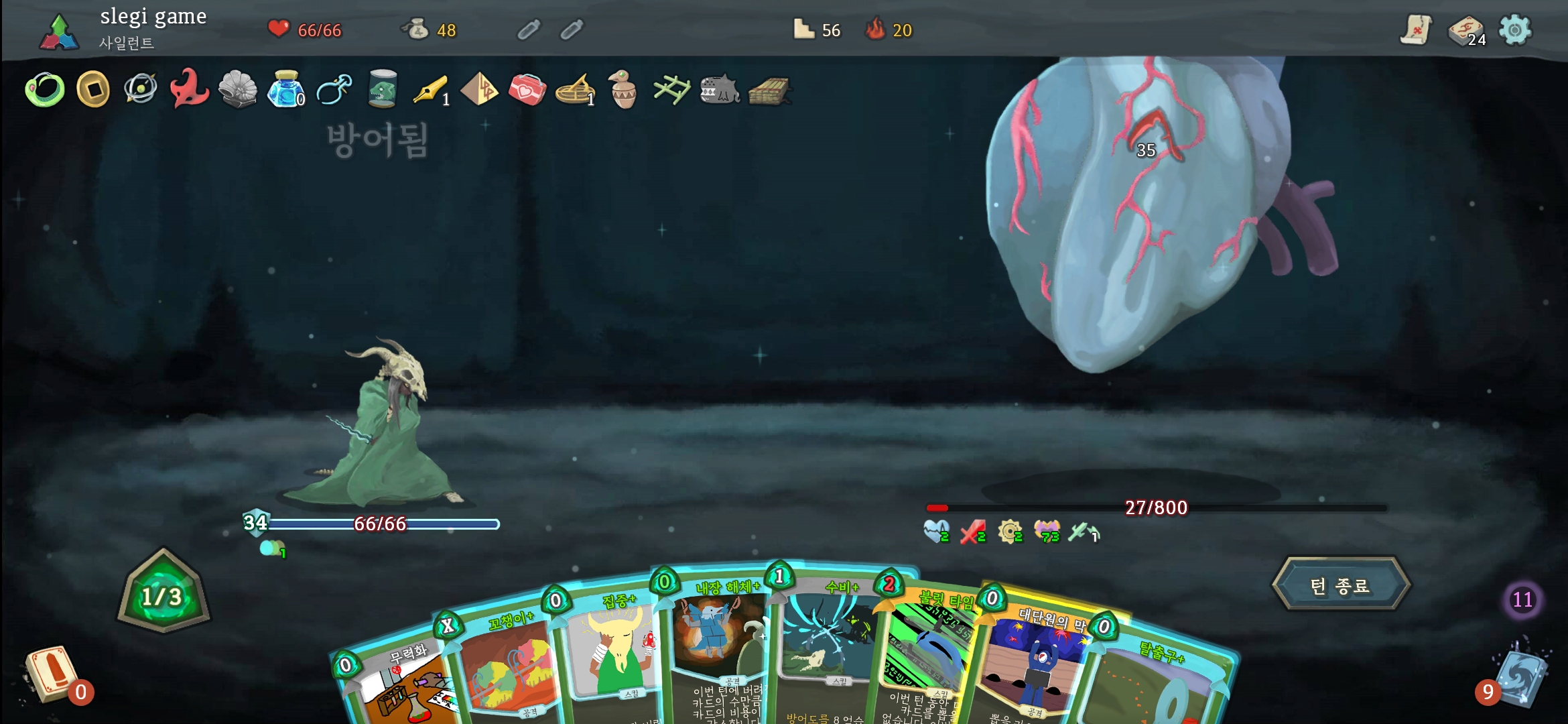Viewport: 1568px width, 724px height.
Task: Show the exhaust pile with 11 cards
Action: point(1522,599)
